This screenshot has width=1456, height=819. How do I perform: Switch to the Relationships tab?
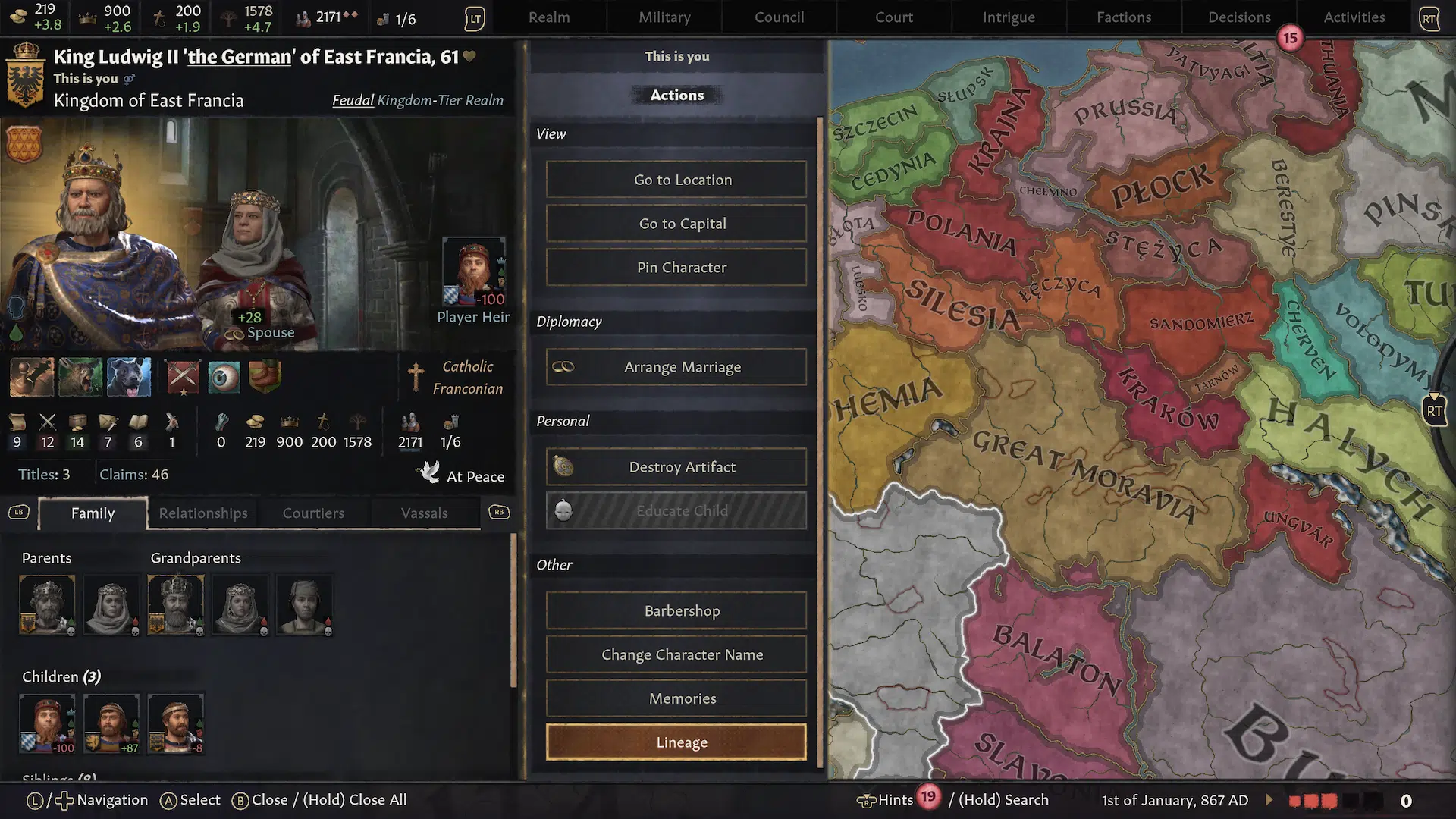pos(202,513)
